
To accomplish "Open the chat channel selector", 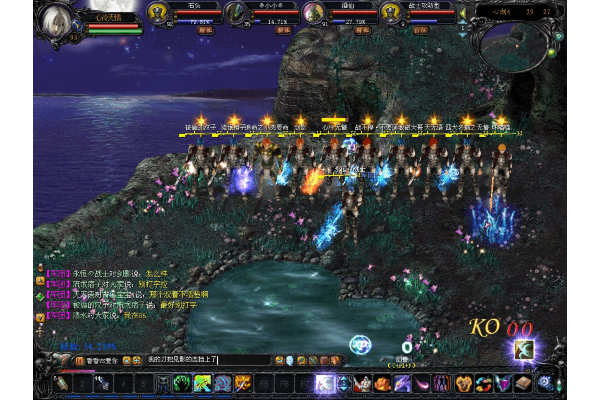I will pos(79,360).
